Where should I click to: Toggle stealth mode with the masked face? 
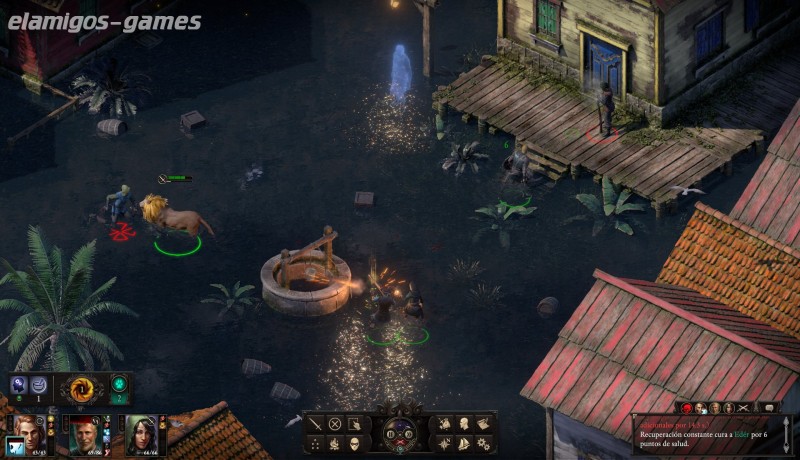point(354,442)
